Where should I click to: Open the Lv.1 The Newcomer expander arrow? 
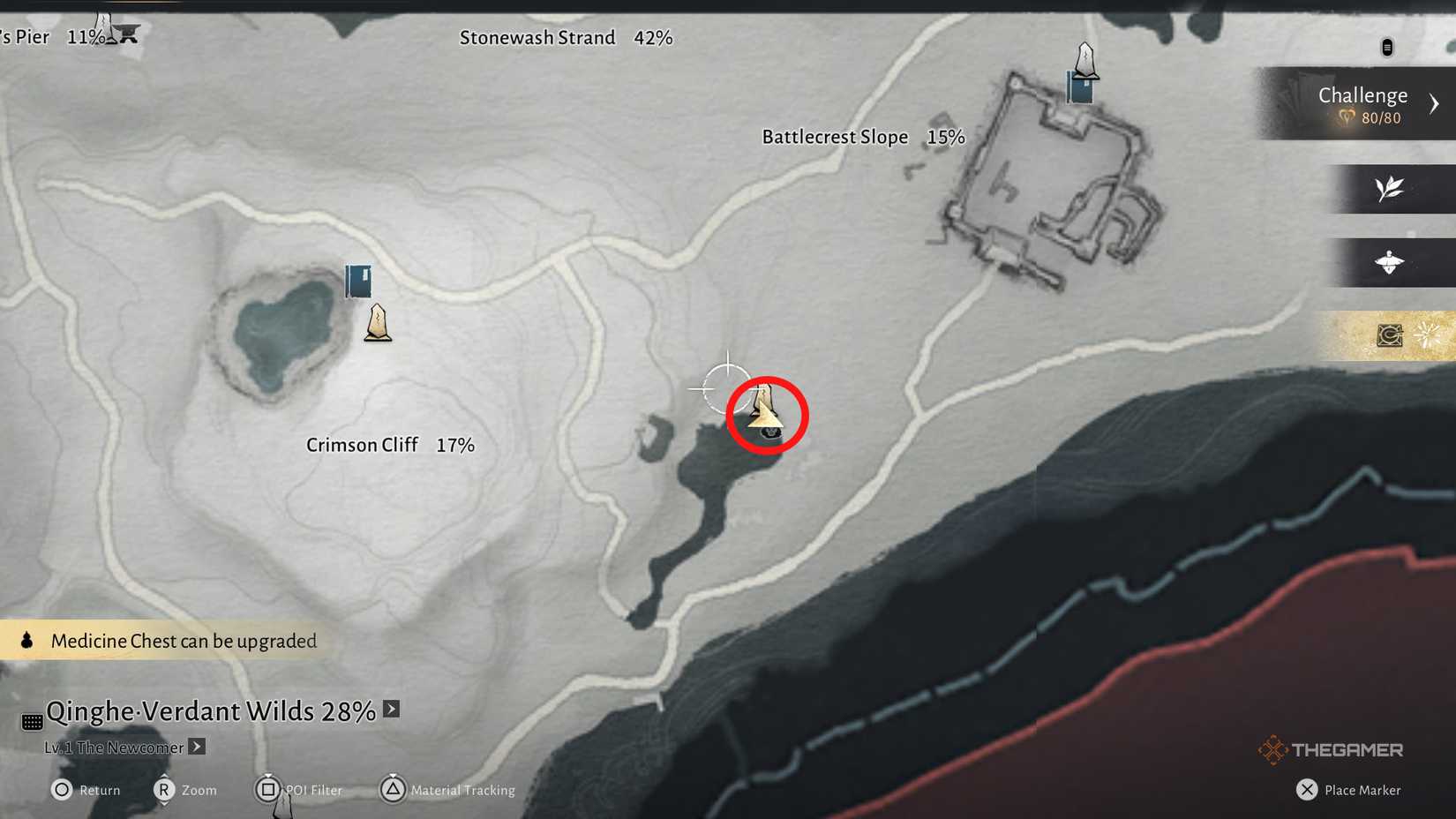click(x=195, y=747)
